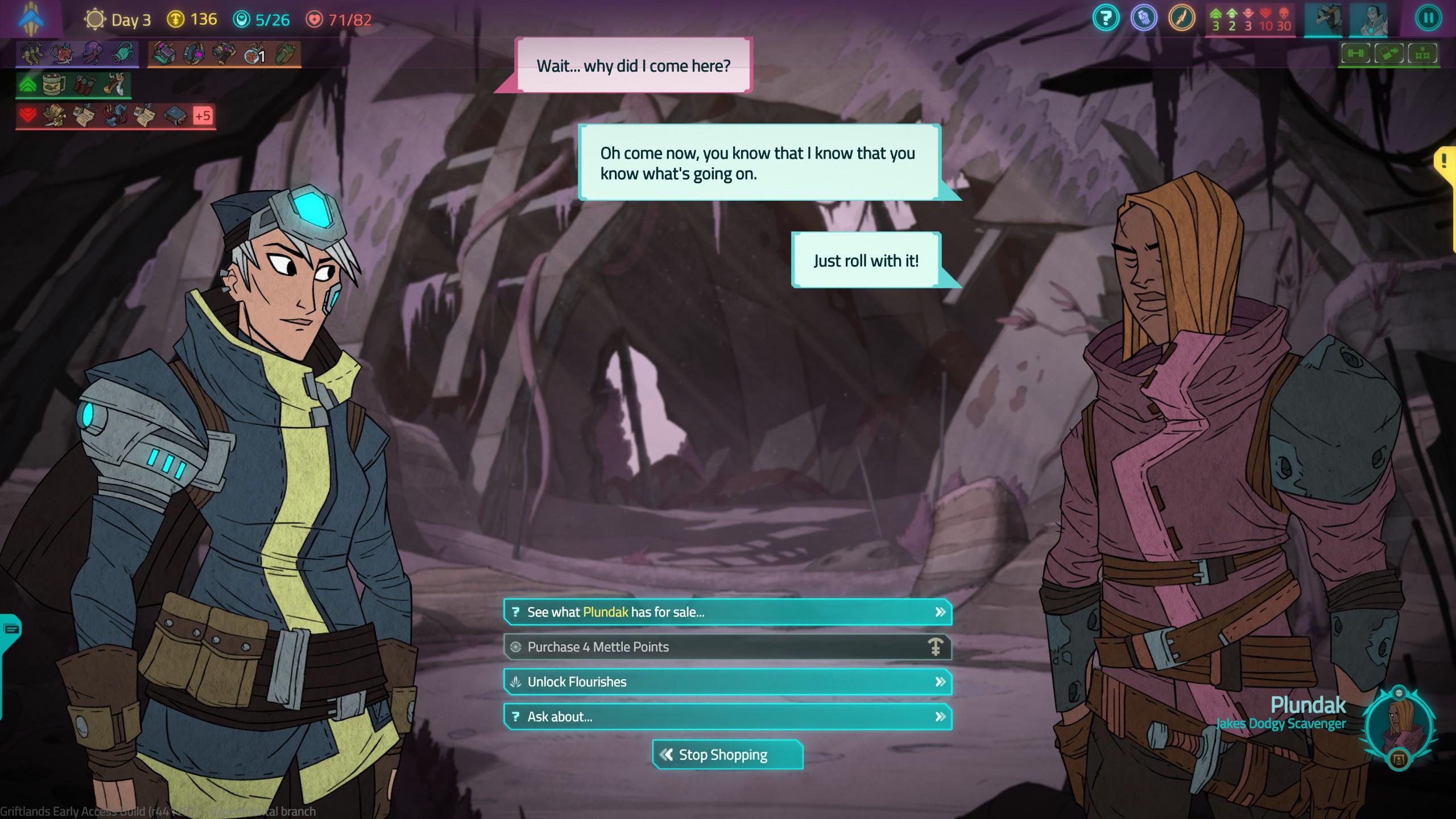Screen dimensions: 1456x819
Task: Open the battle deck knife icon
Action: [1181, 18]
